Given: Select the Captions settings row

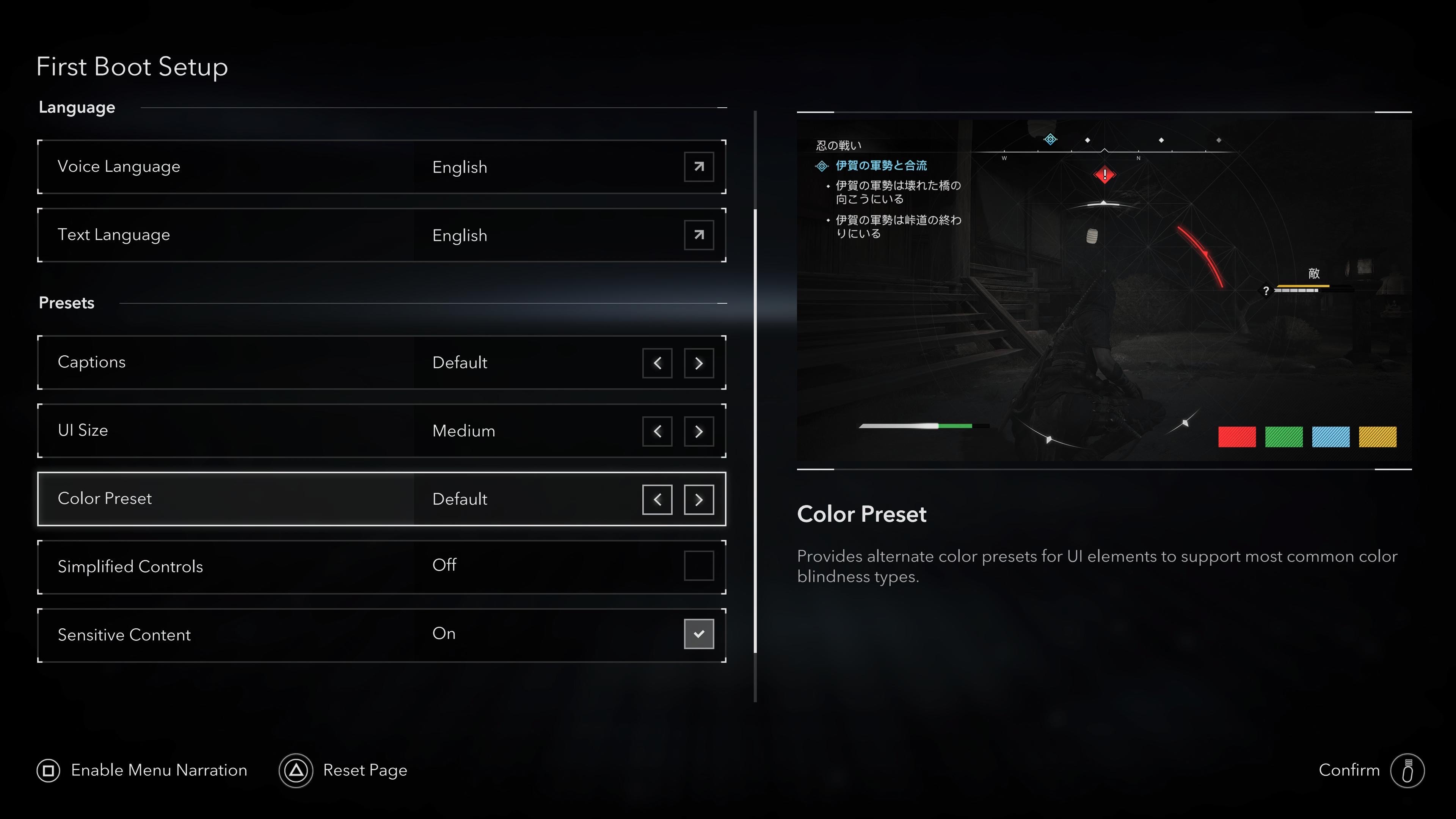Looking at the screenshot, I should pos(226,362).
